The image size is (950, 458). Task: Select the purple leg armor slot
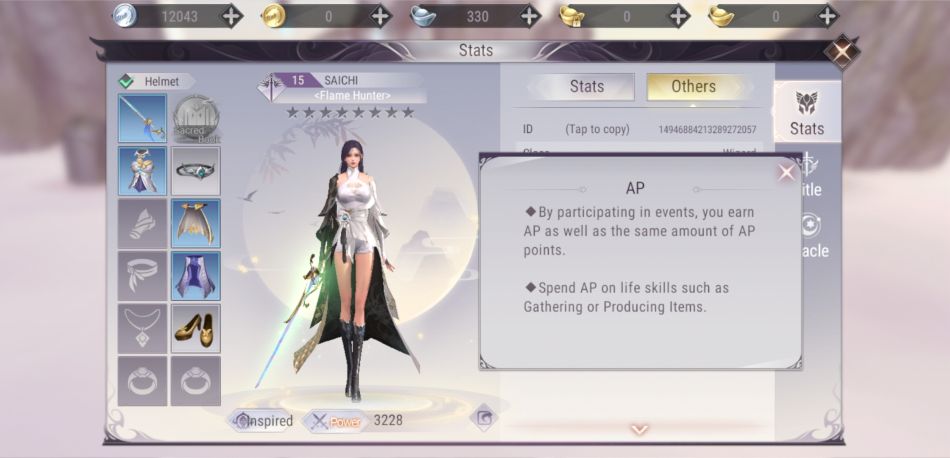195,276
